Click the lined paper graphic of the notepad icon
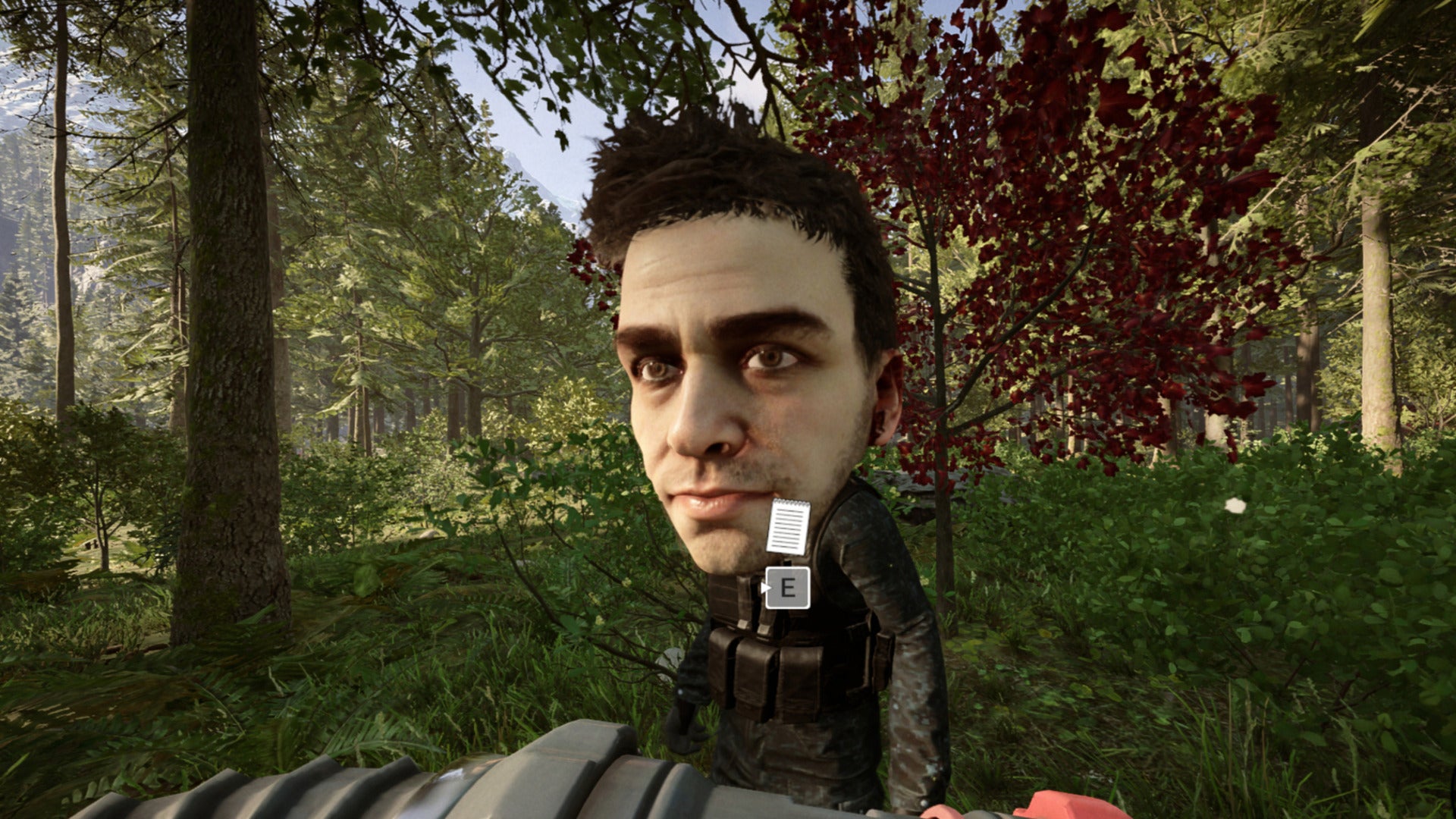Screen dimensions: 1456x819 [x=787, y=531]
